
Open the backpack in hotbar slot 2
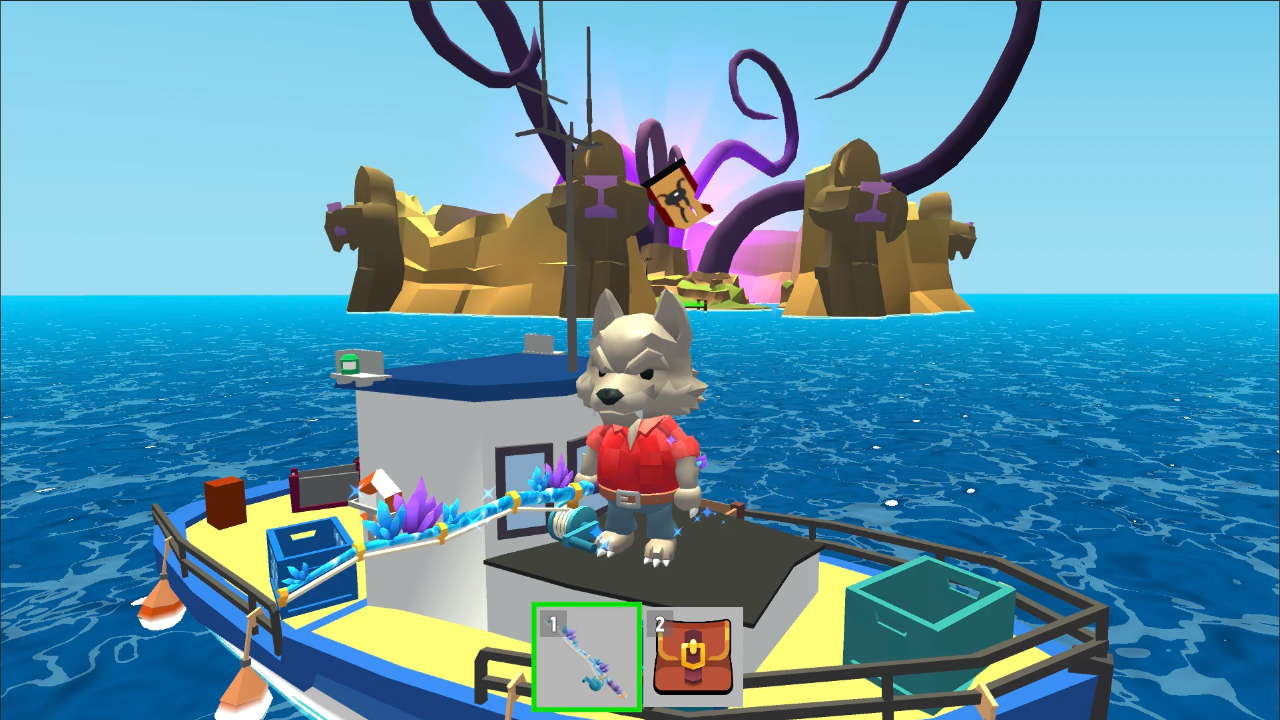click(x=695, y=658)
